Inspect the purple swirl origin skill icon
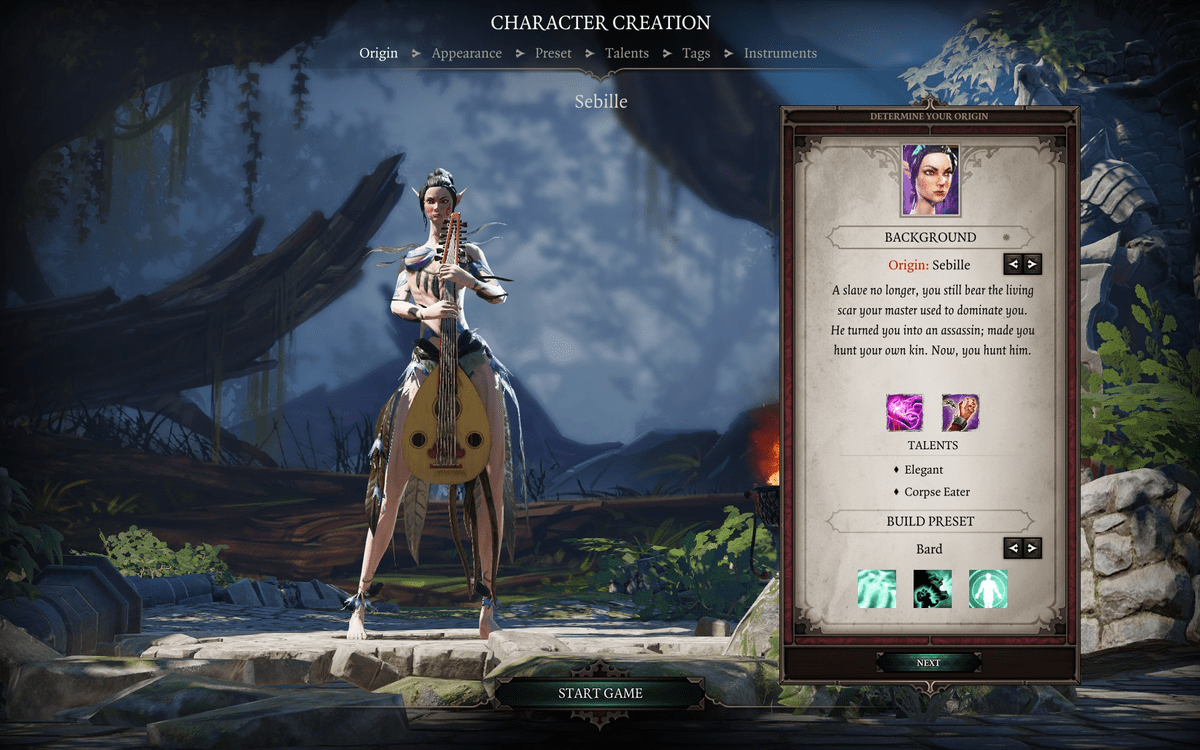 pyautogui.click(x=904, y=412)
